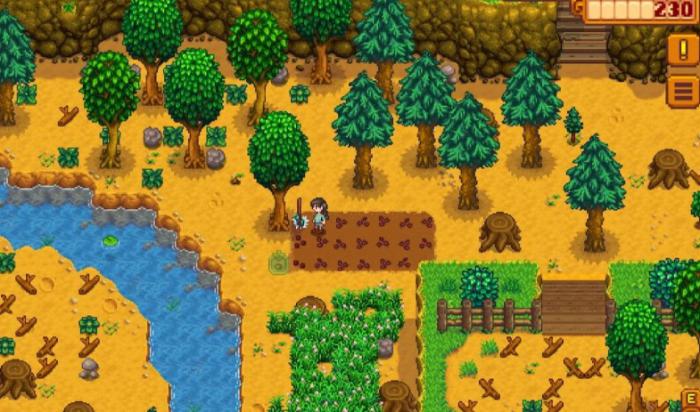Image resolution: width=700 pixels, height=412 pixels.
Task: Open the game menu with three-line button
Action: [x=684, y=89]
